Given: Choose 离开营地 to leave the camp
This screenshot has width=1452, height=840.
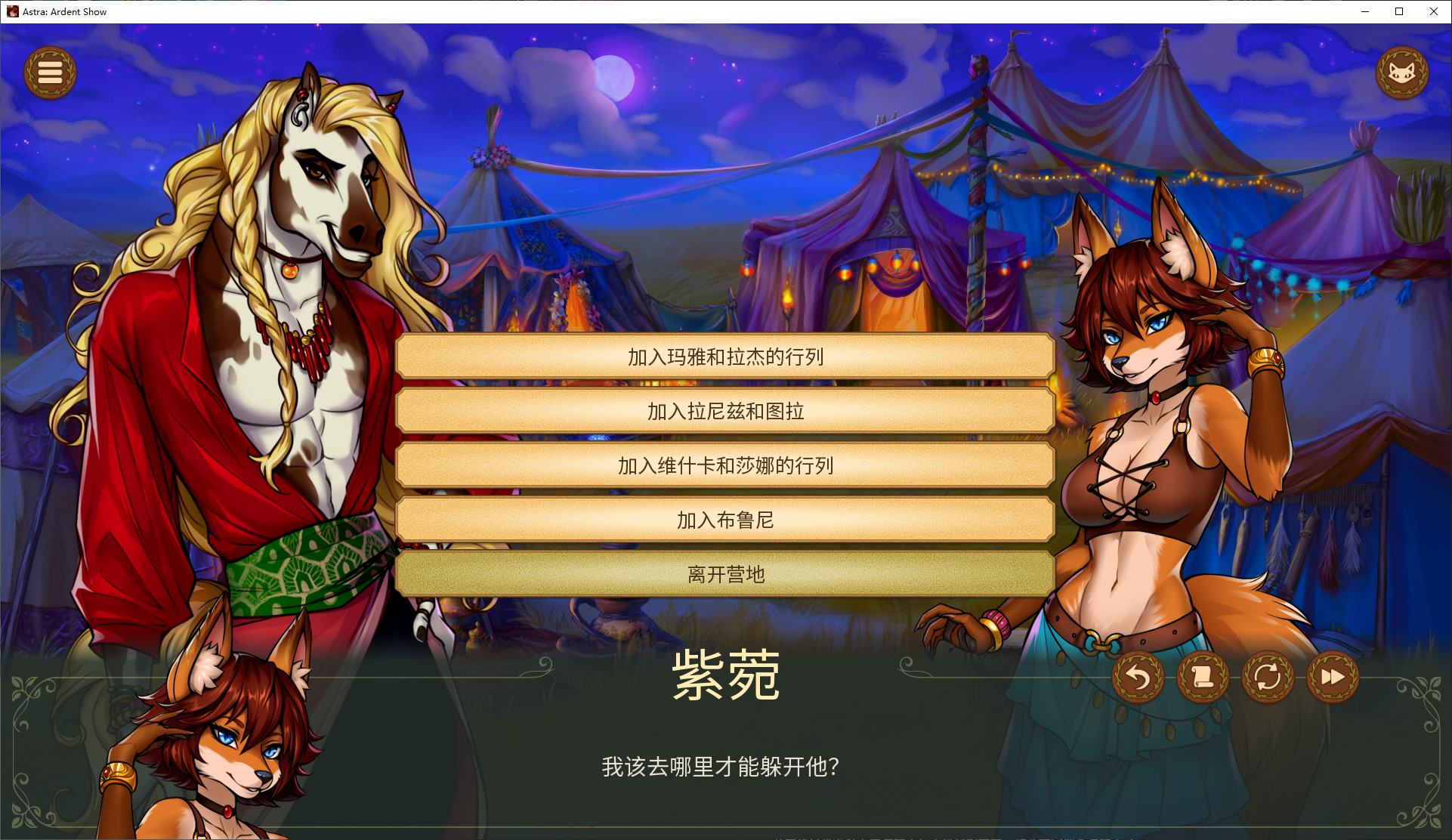Looking at the screenshot, I should pos(725,574).
